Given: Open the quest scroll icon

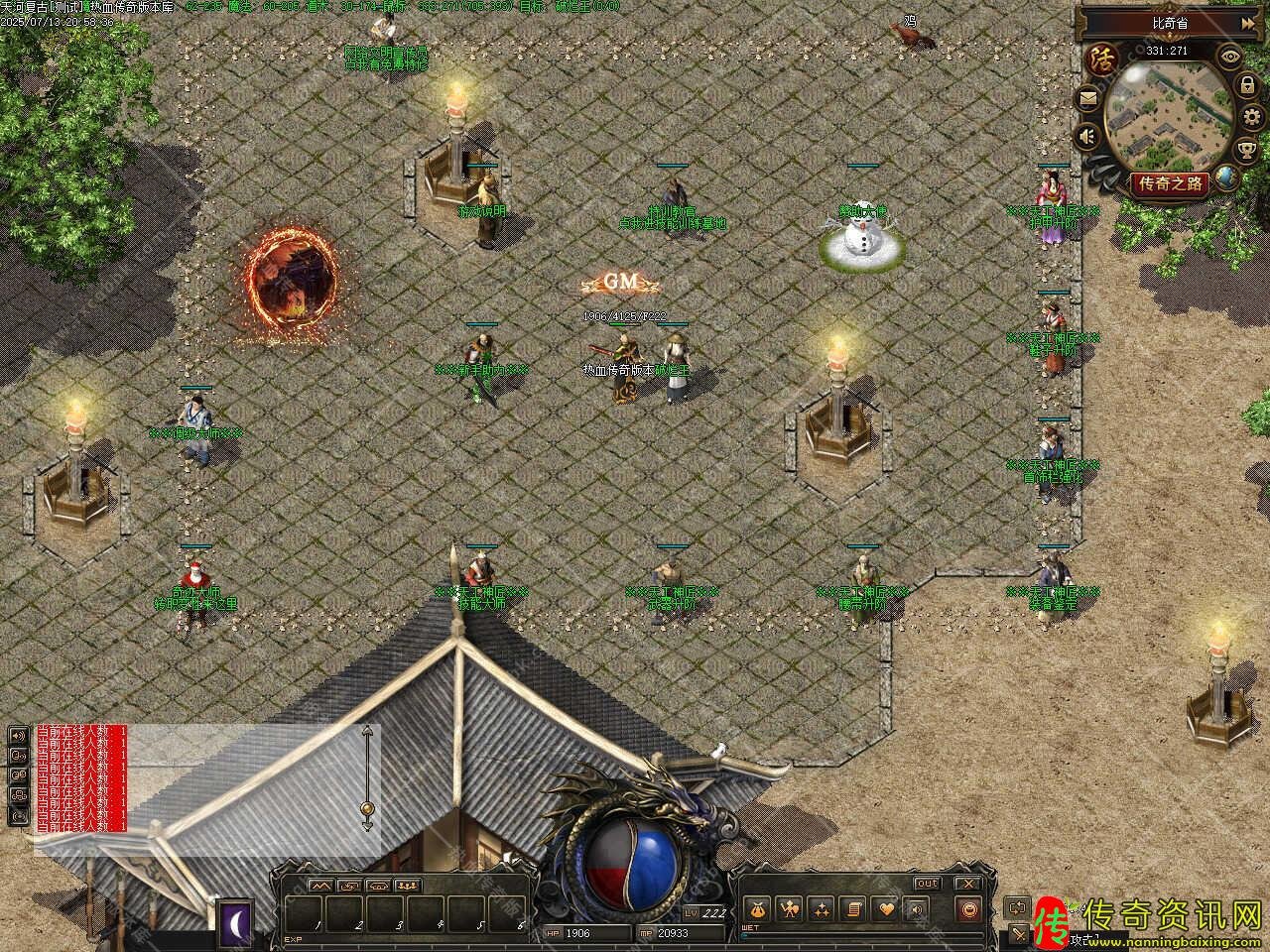Looking at the screenshot, I should point(853,908).
